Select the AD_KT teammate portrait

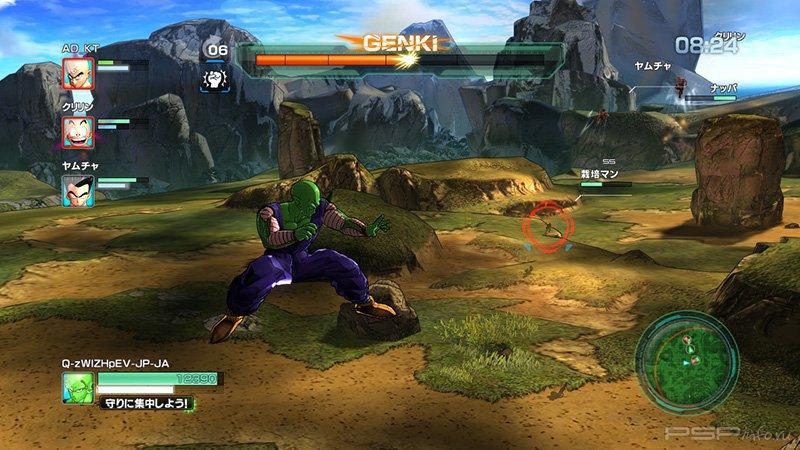78,74
